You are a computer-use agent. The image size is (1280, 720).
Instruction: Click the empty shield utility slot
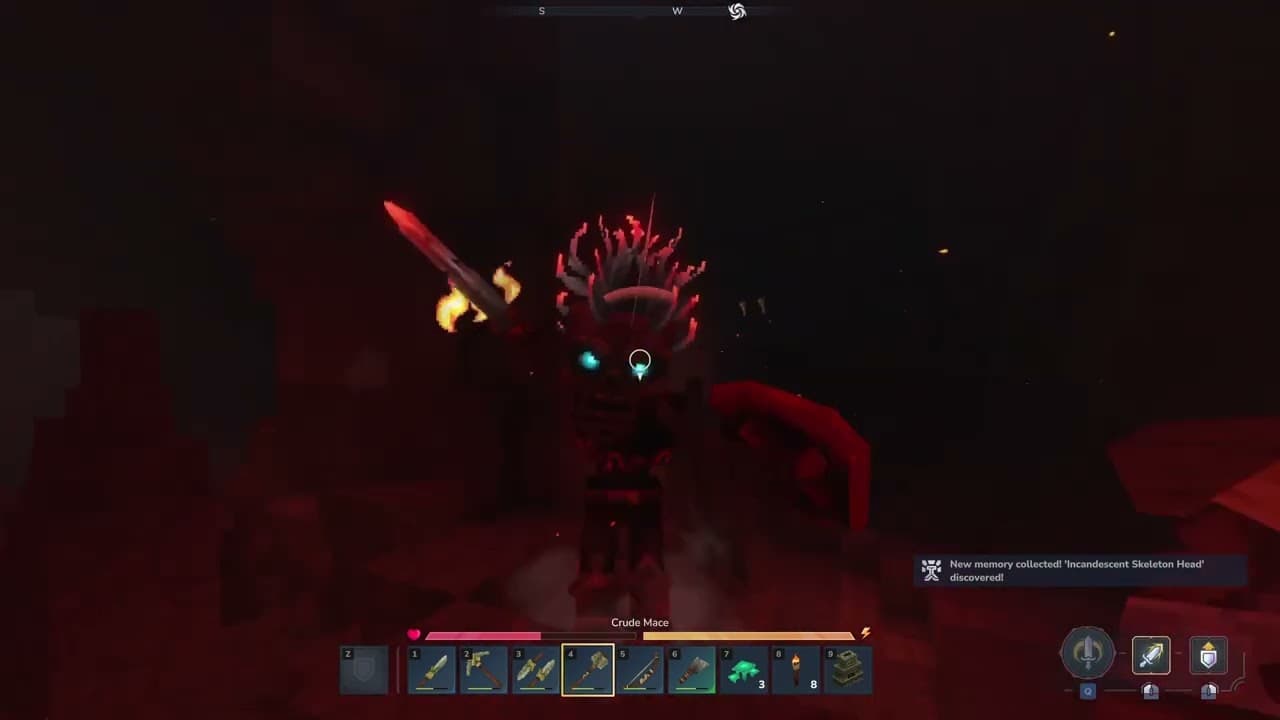click(x=364, y=670)
